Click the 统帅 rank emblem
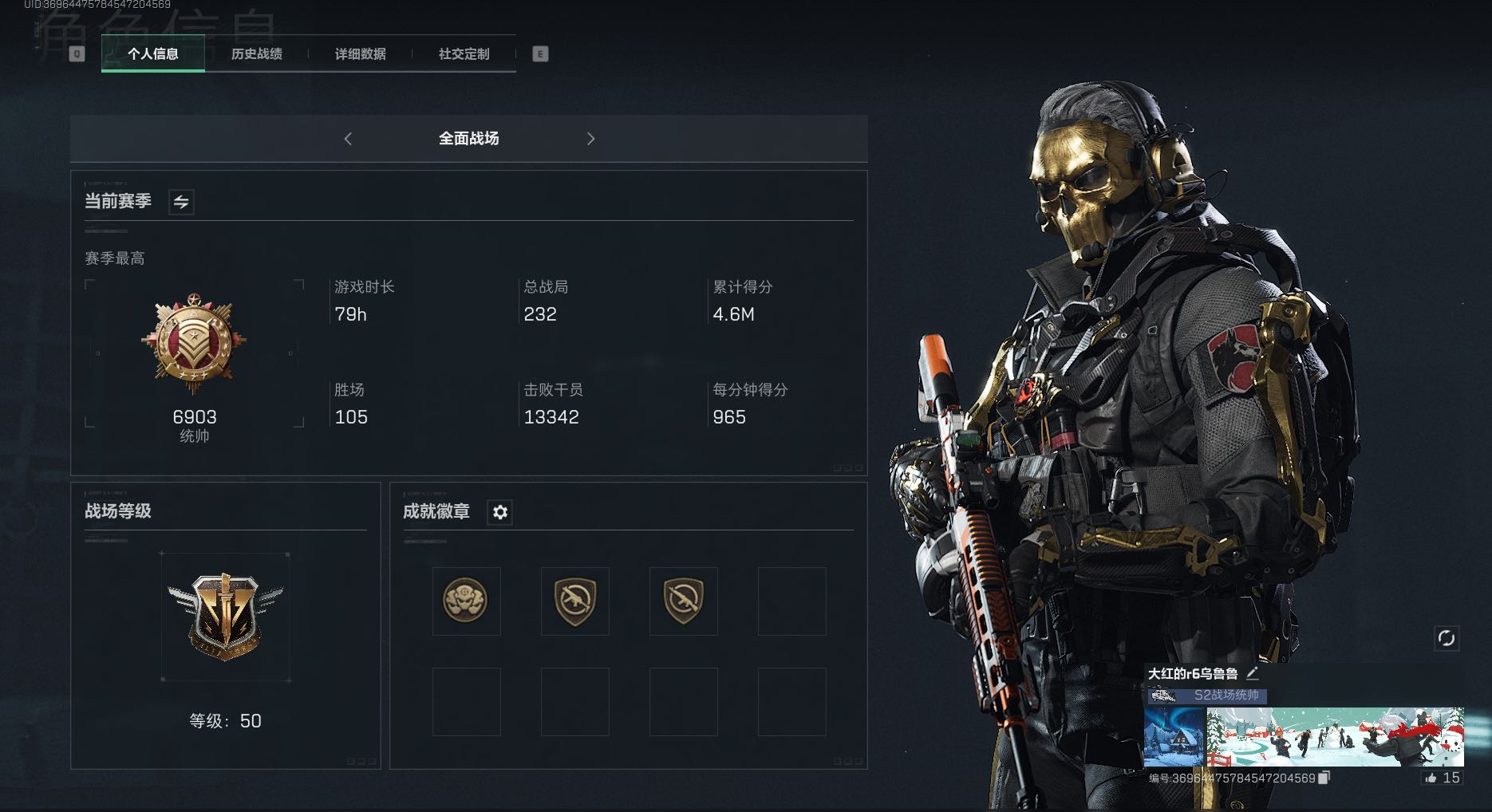 point(194,345)
